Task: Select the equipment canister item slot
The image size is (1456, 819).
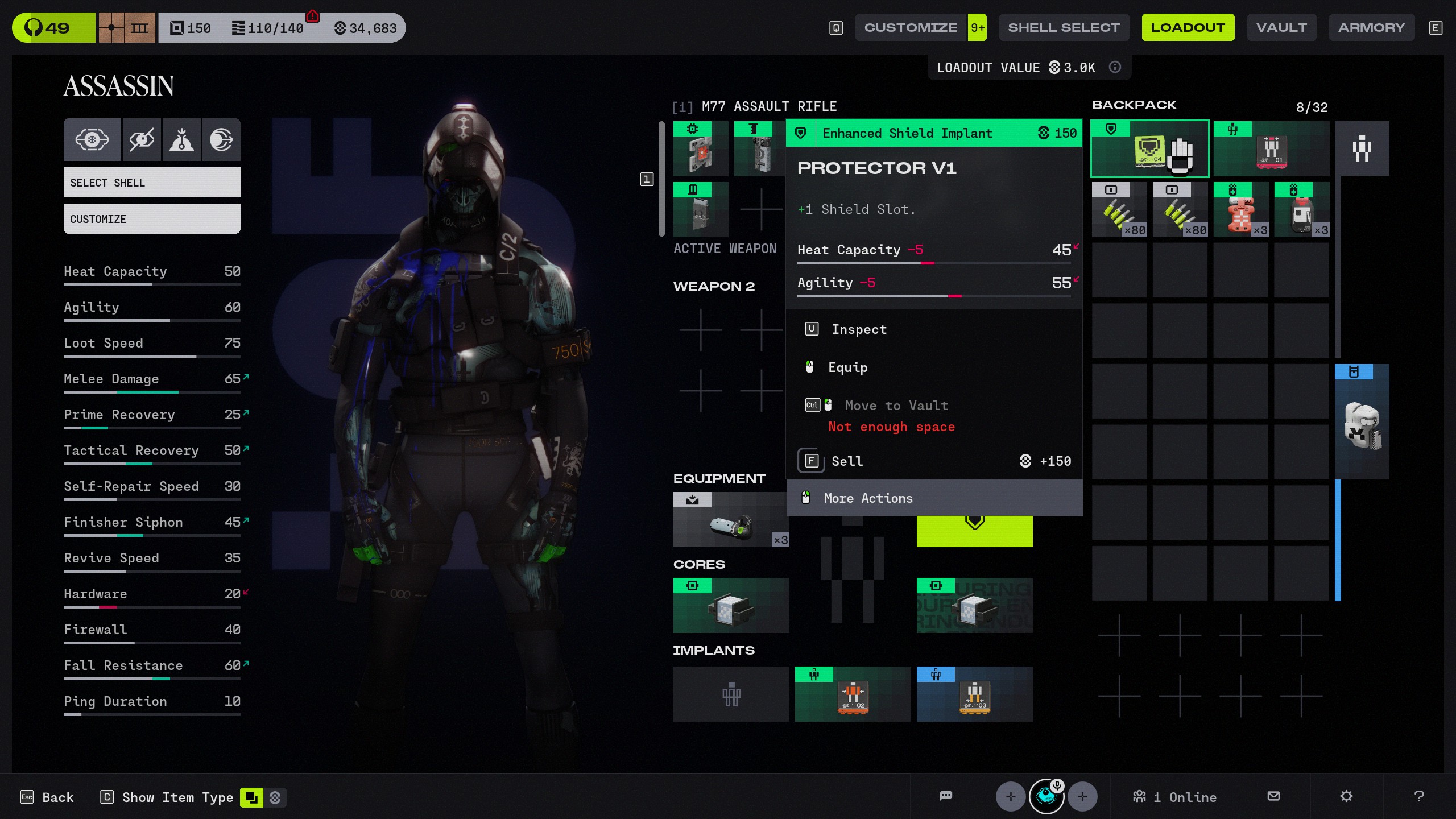Action: click(x=731, y=520)
